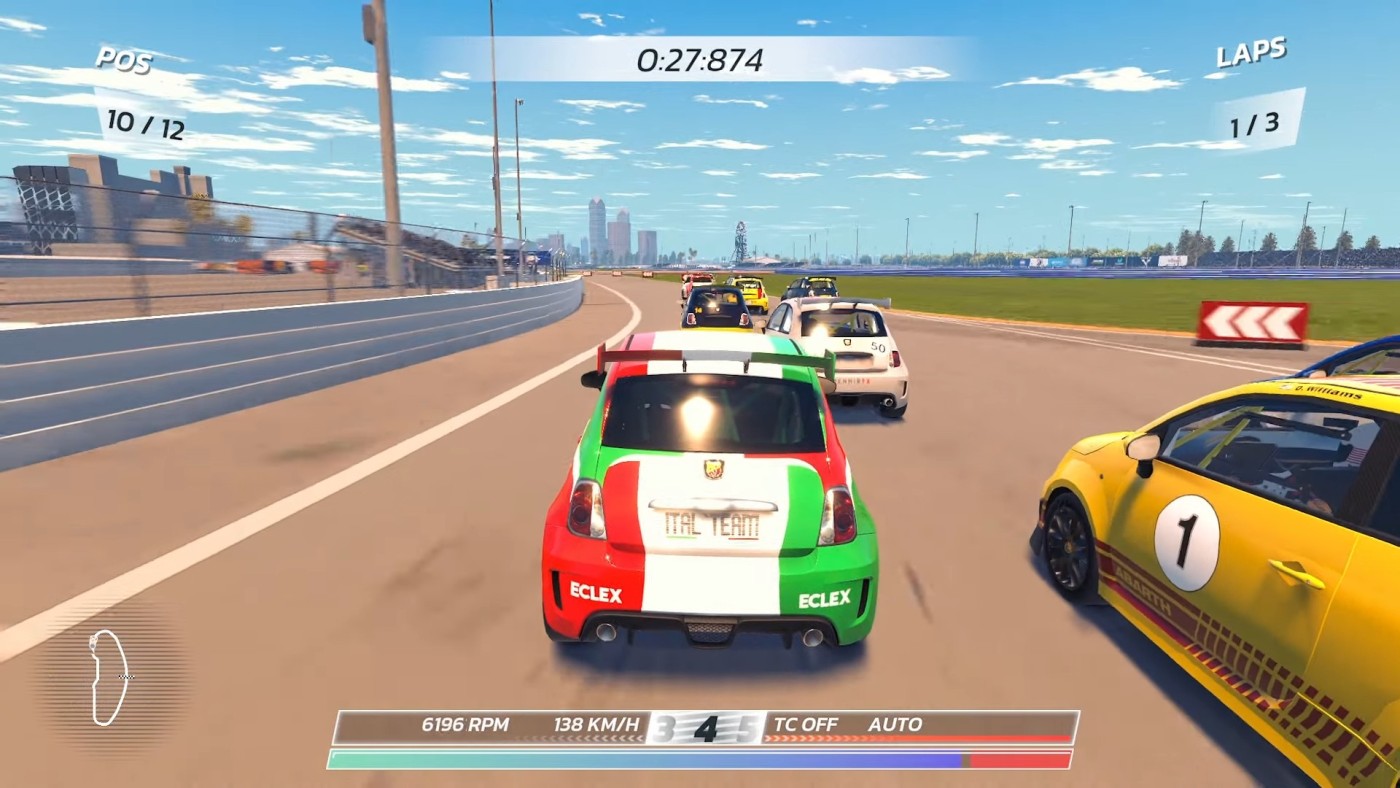Click the track outline minimap
This screenshot has height=788, width=1400.
tap(109, 677)
